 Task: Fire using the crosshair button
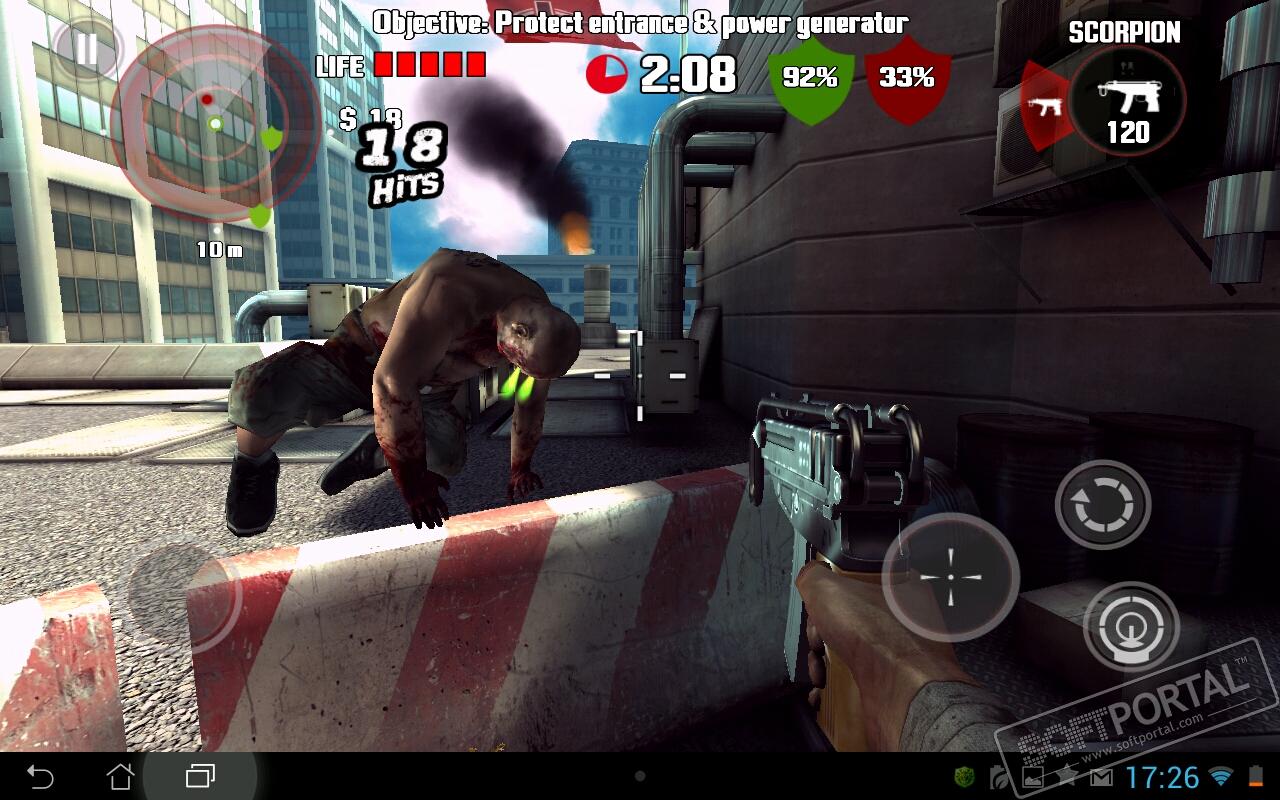950,577
